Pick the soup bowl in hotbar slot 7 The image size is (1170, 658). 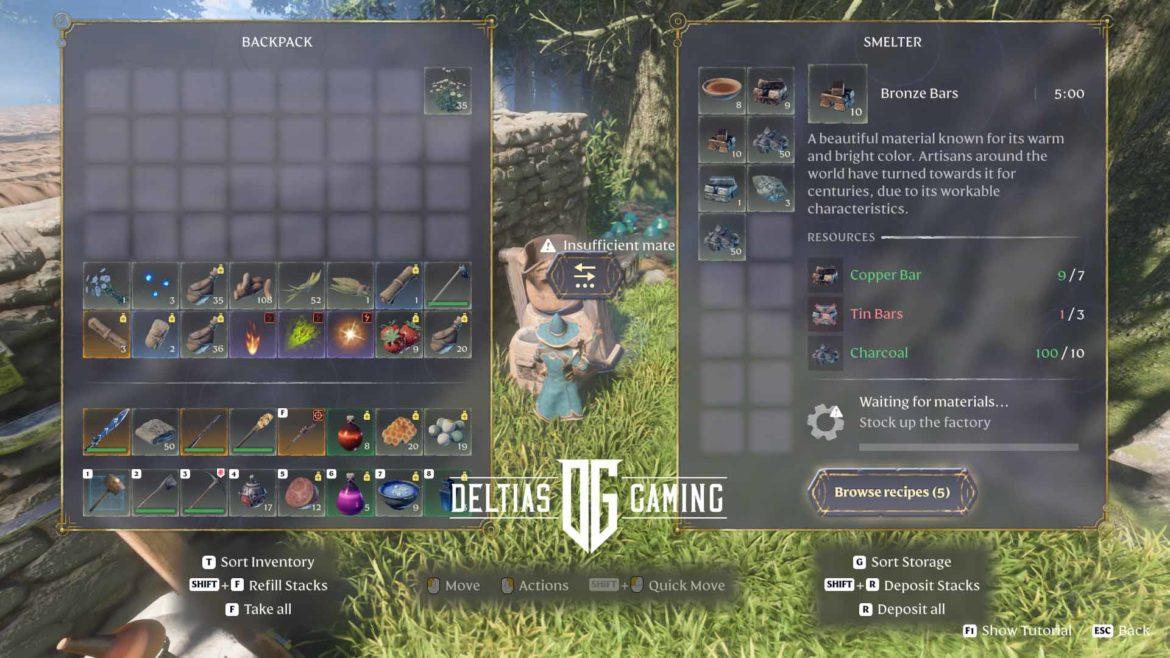tap(398, 493)
